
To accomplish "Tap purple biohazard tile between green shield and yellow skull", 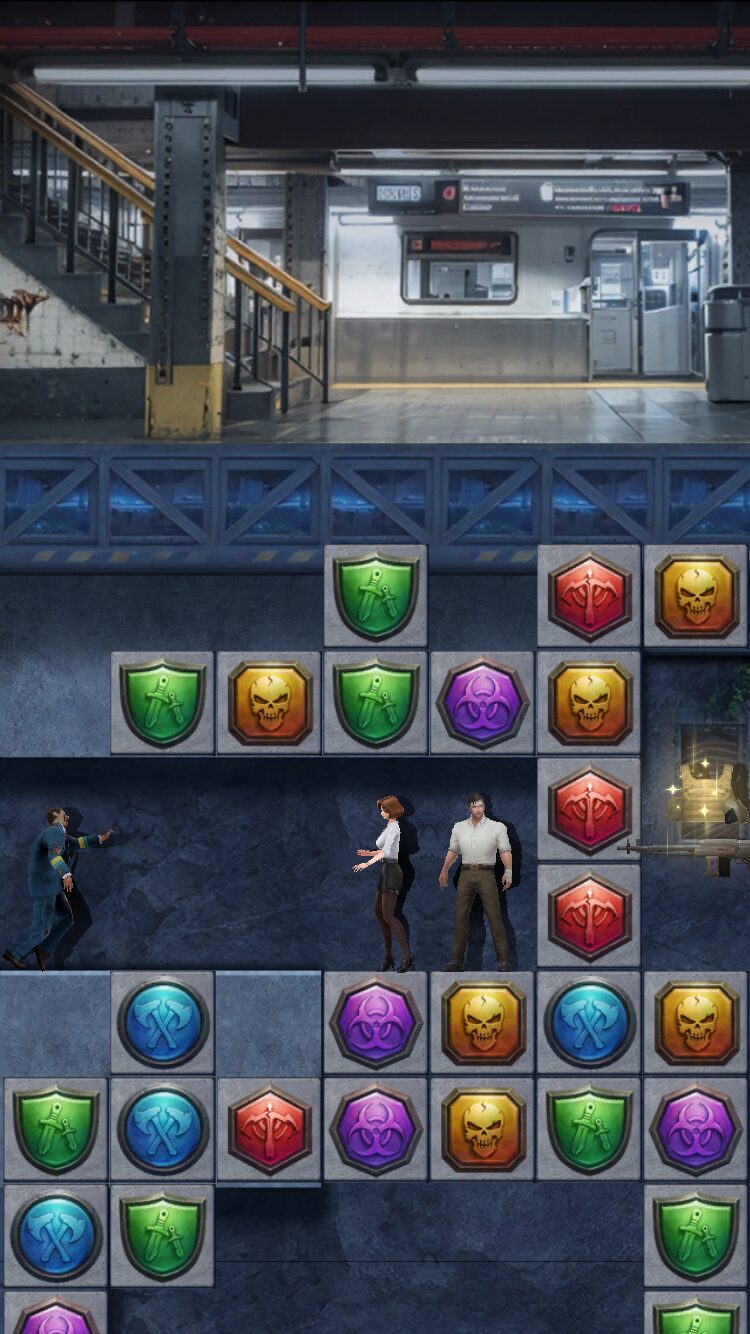I will pos(483,703).
